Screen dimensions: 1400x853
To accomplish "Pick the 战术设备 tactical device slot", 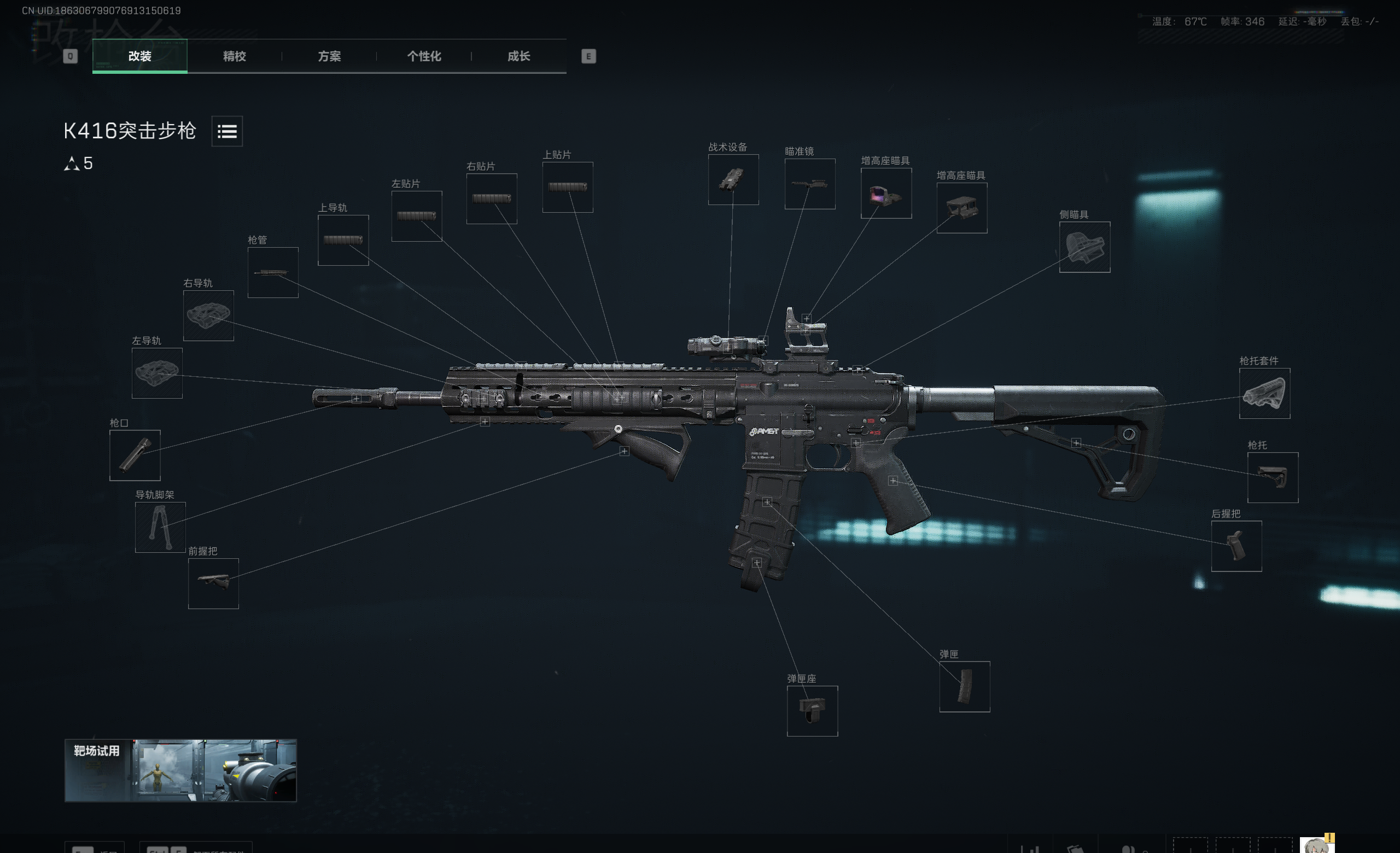I will 733,179.
